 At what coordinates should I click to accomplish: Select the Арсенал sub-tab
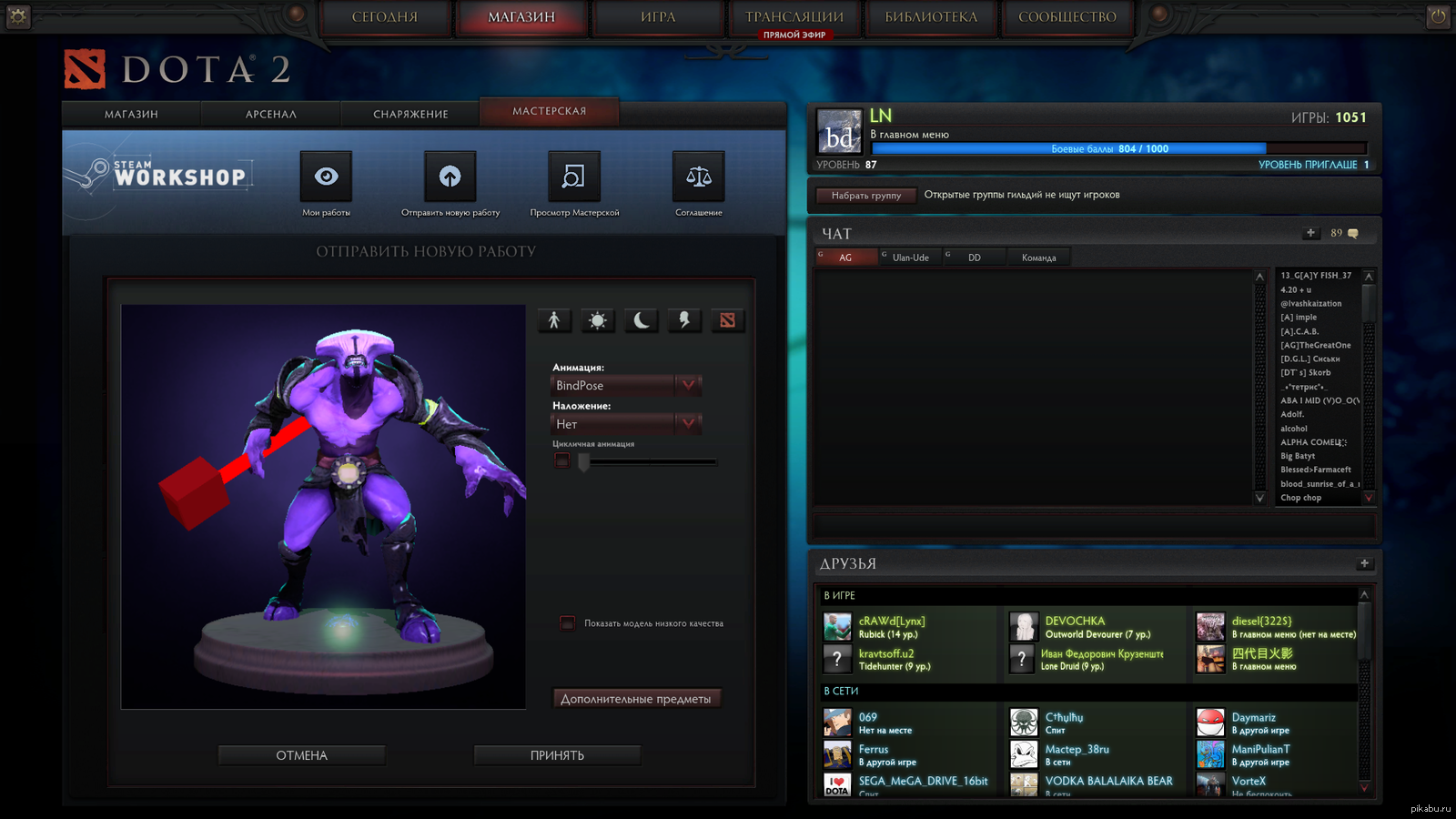pyautogui.click(x=270, y=114)
